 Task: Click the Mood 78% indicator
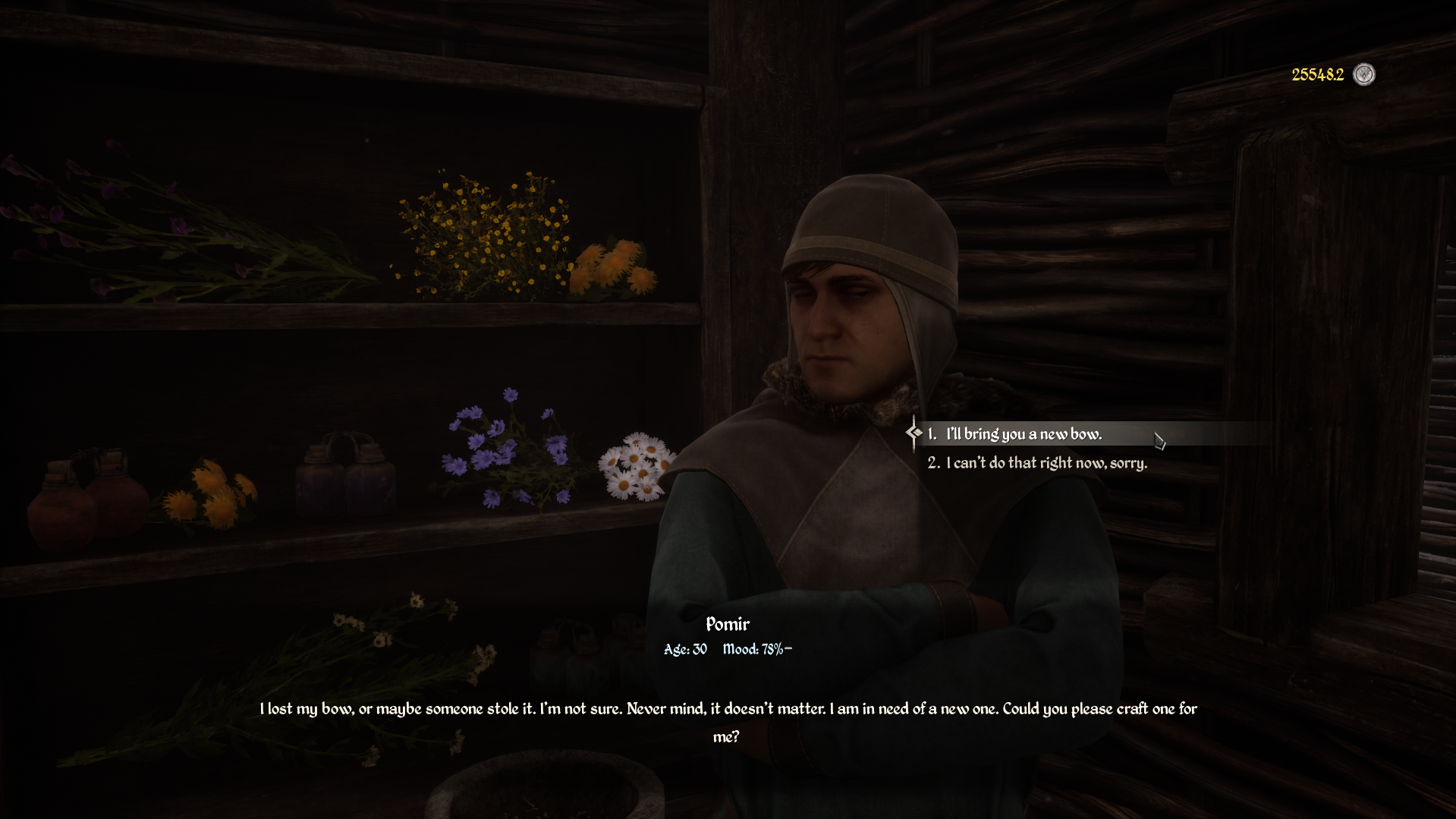pos(755,649)
